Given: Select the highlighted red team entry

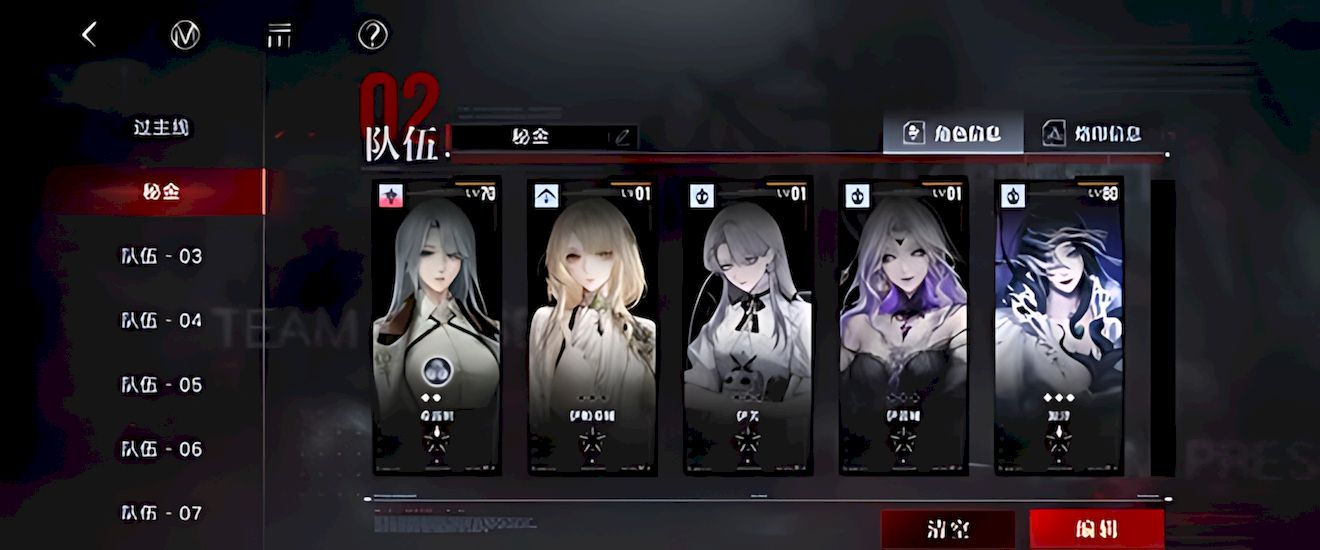Looking at the screenshot, I should click(161, 192).
